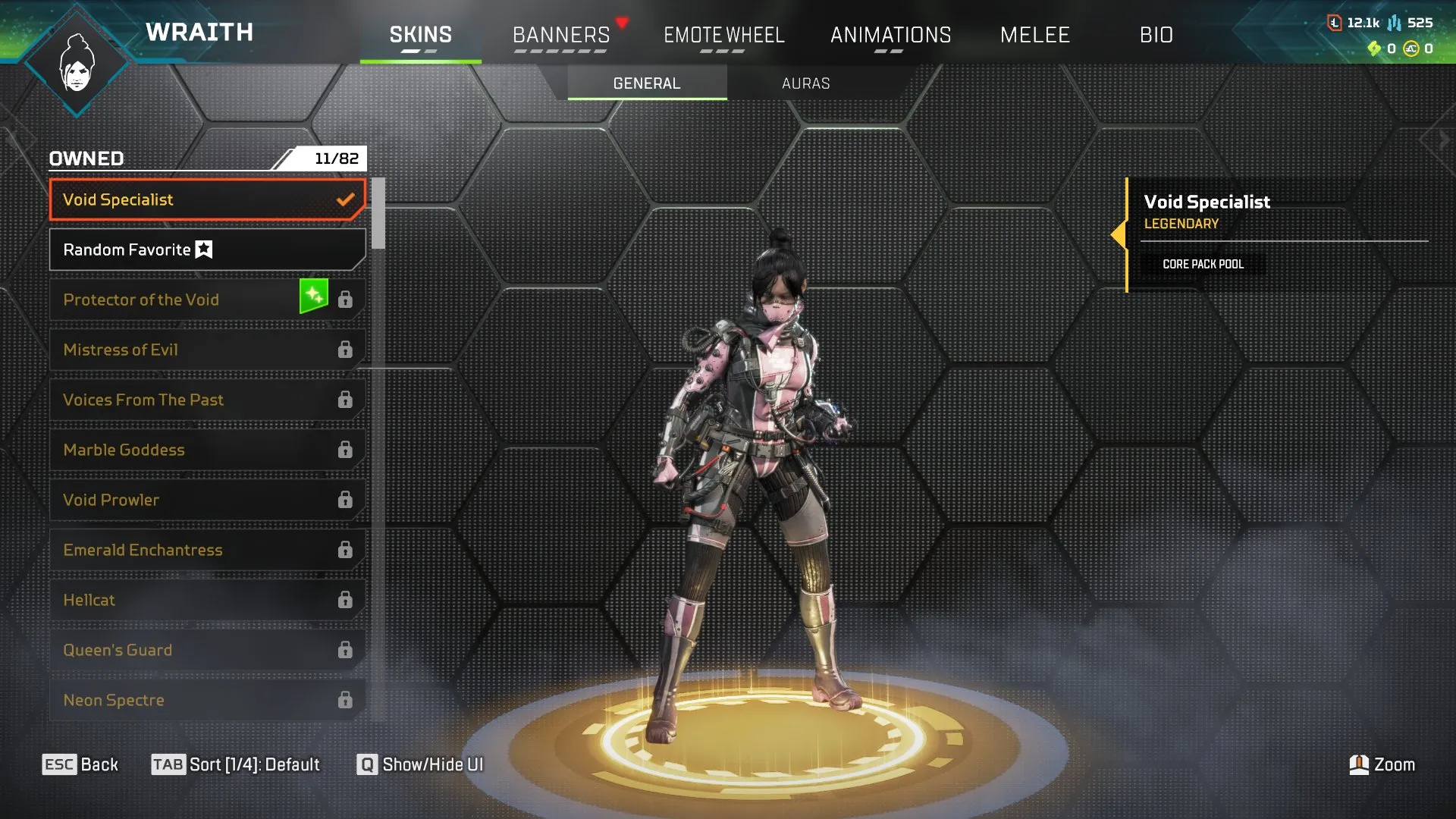Click the Legend Tokens currency icon
Viewport: 1456px width, 819px height.
click(x=1335, y=23)
